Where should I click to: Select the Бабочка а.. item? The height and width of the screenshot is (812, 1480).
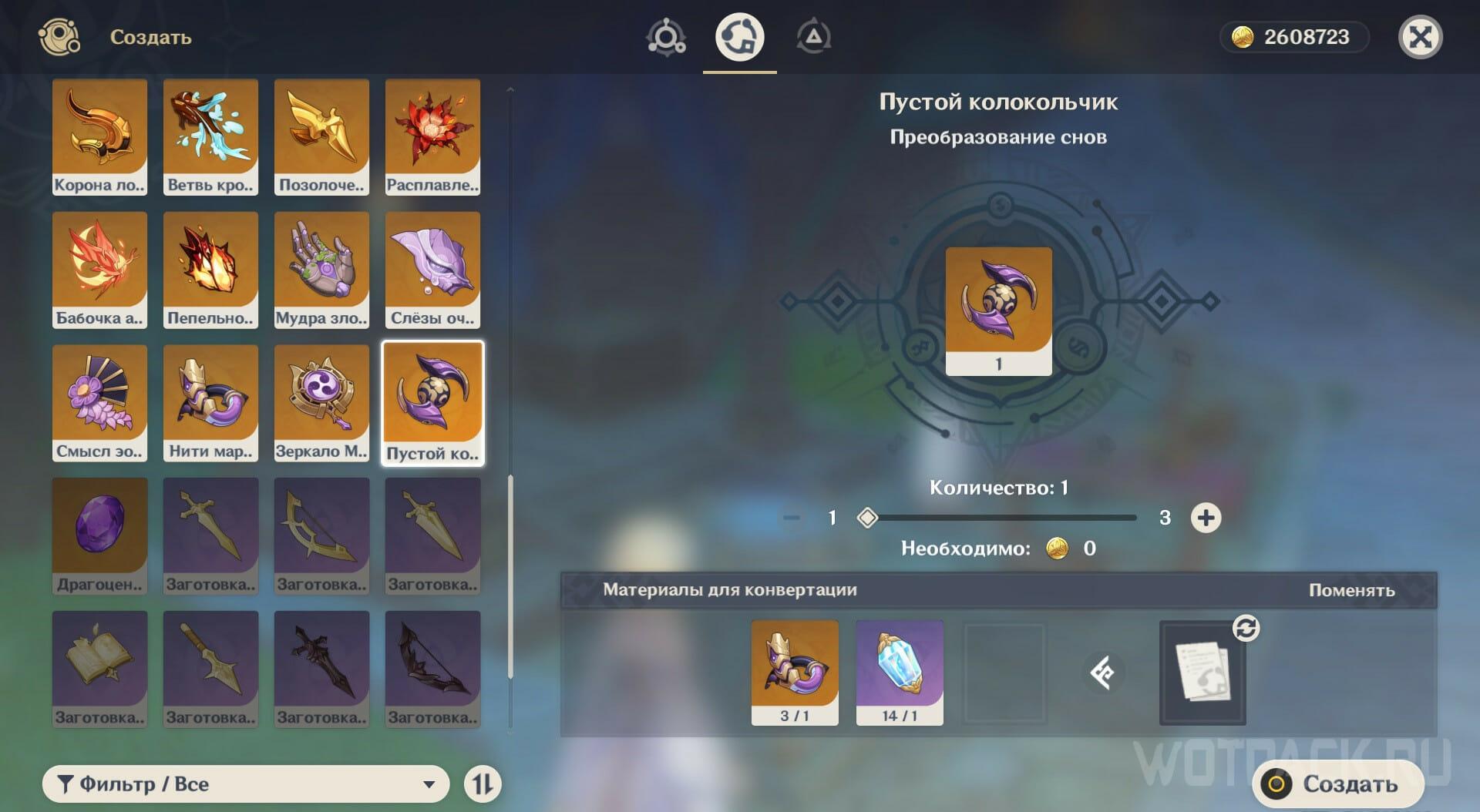click(x=99, y=270)
